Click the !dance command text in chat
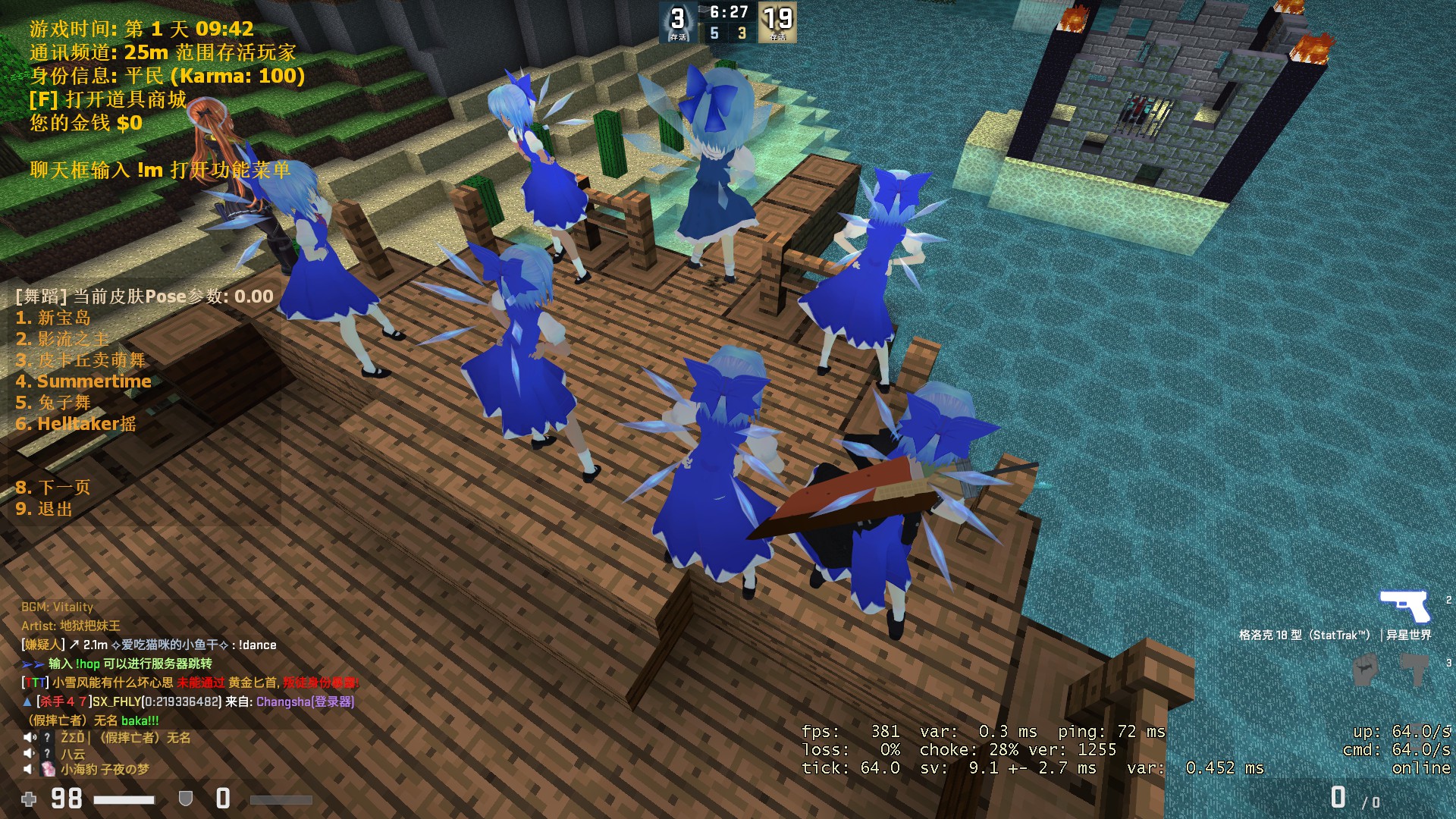 pyautogui.click(x=258, y=645)
